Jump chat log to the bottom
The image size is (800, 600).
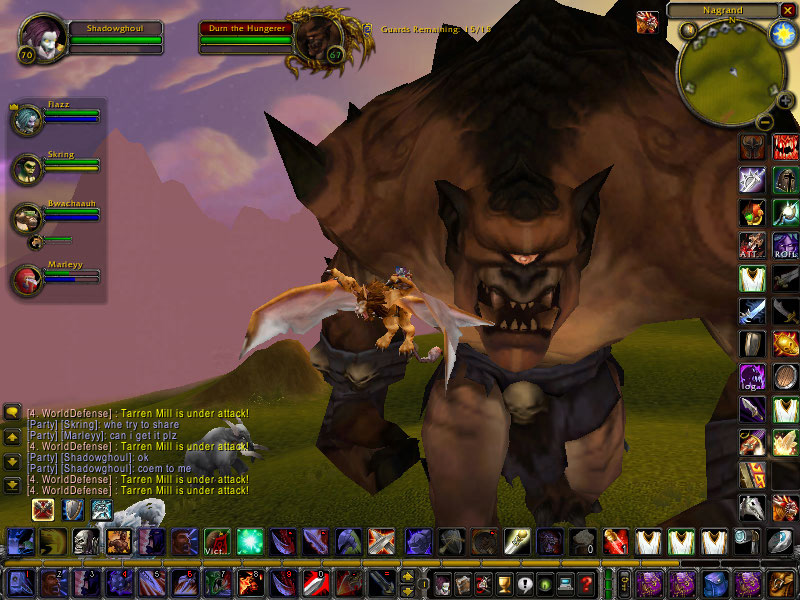[12, 485]
